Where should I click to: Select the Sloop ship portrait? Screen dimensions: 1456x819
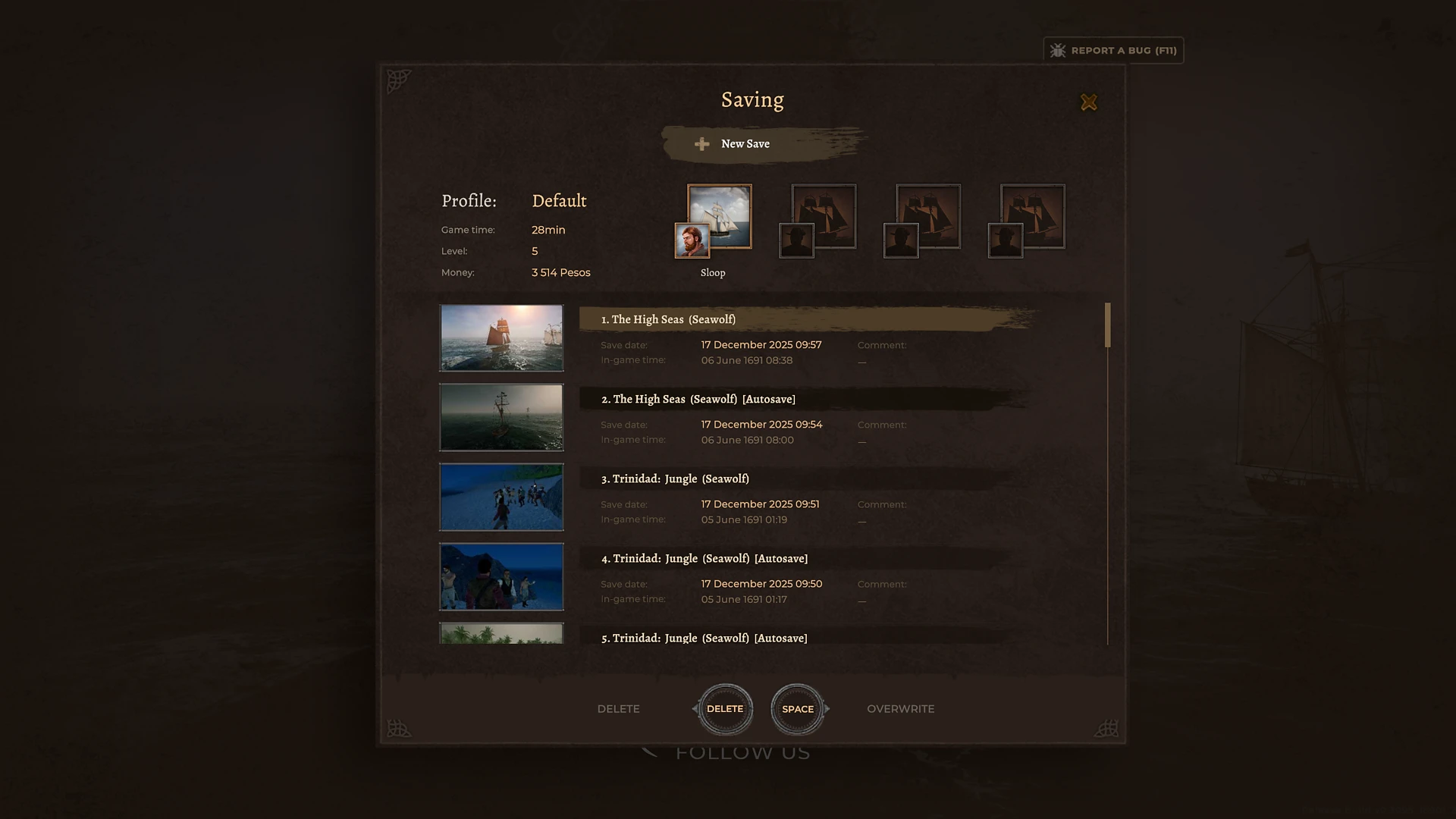pos(719,215)
